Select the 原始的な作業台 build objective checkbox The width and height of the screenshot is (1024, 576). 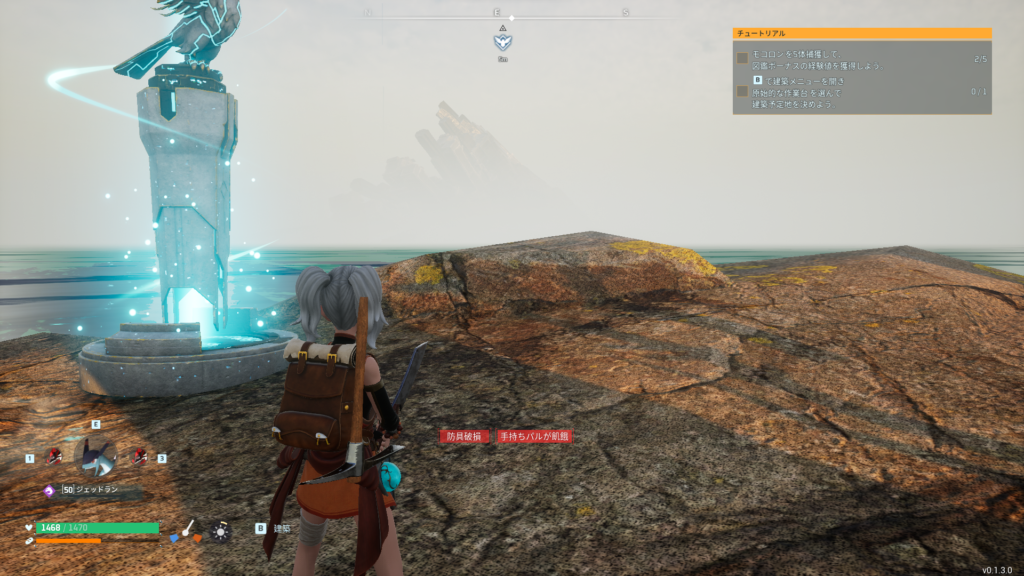743,91
